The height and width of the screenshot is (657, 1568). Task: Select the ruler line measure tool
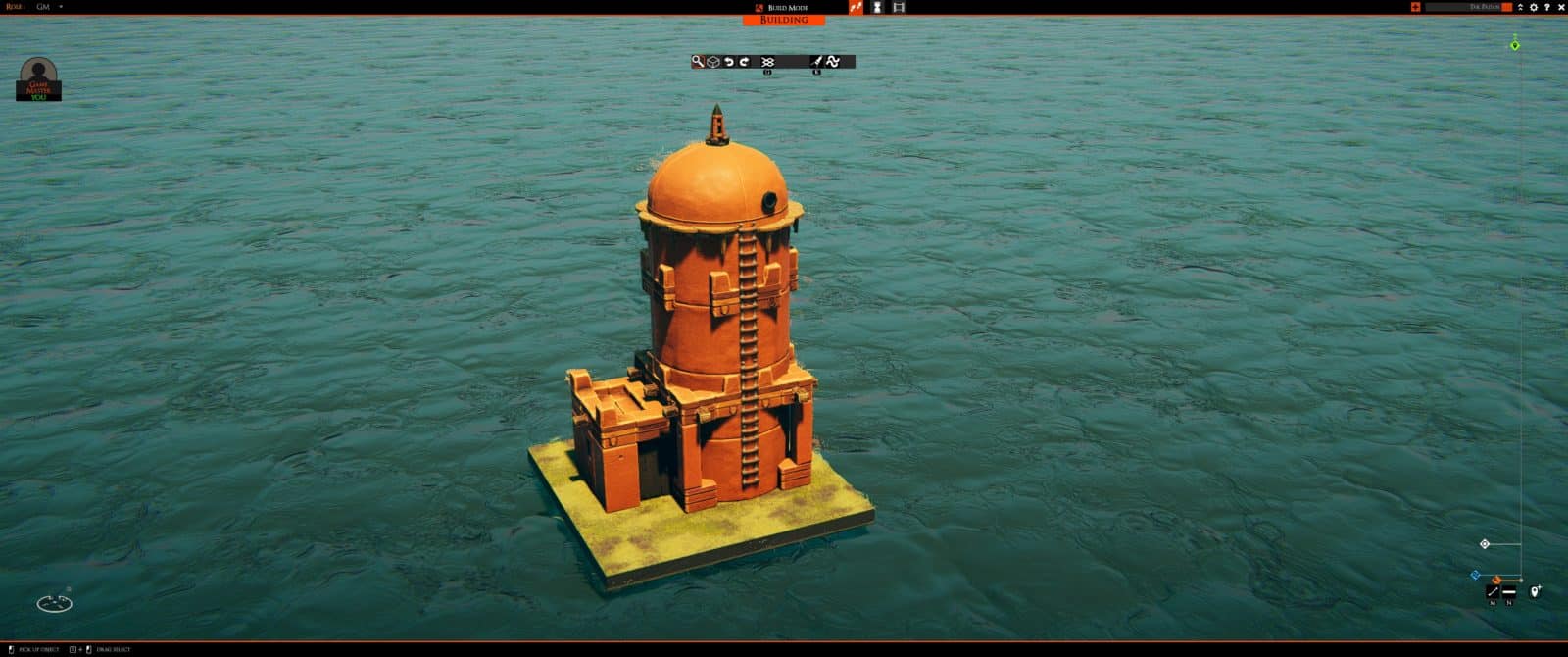click(x=1493, y=591)
